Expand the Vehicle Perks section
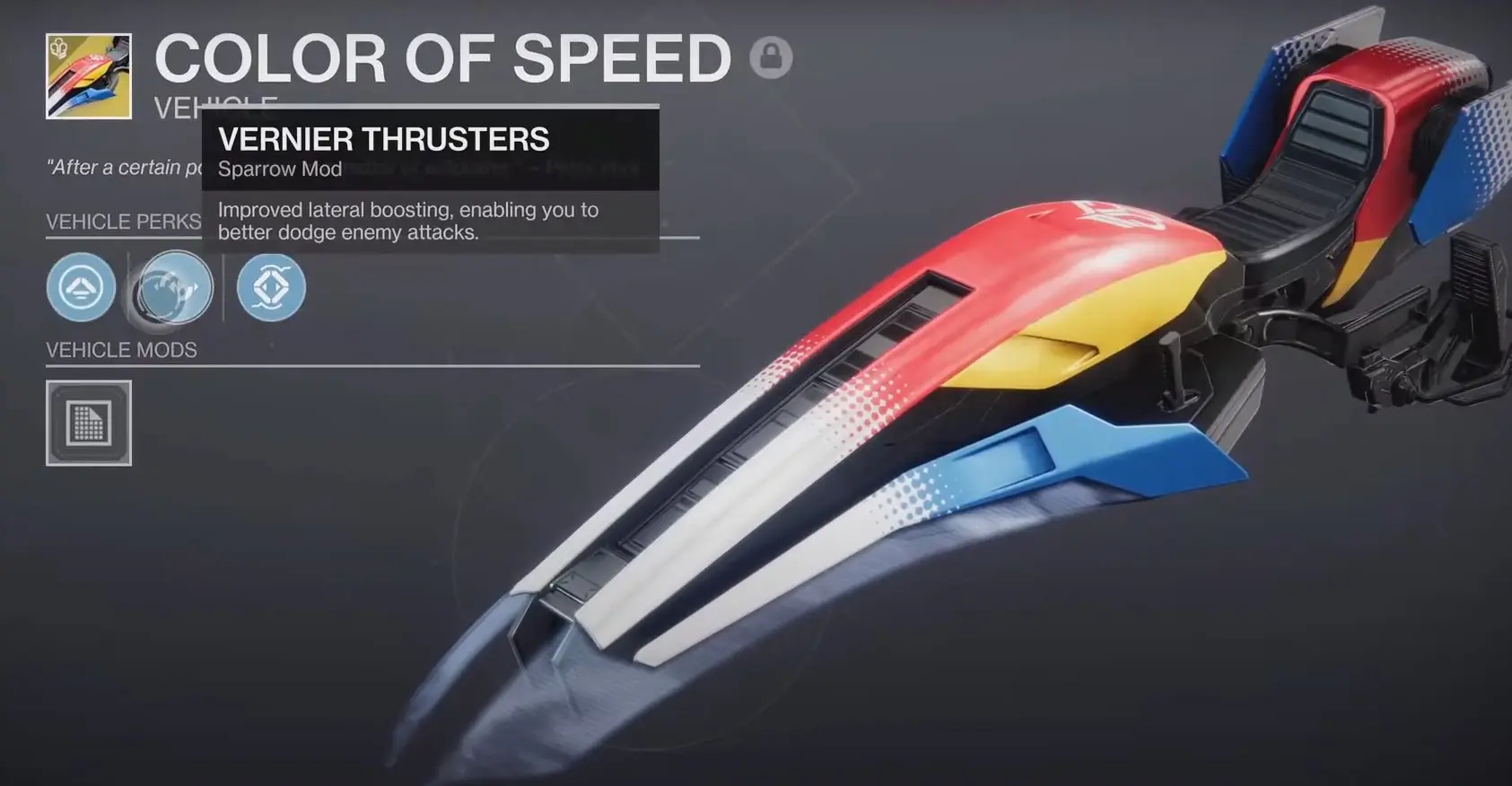Screen dimensions: 1512x786 (123, 222)
